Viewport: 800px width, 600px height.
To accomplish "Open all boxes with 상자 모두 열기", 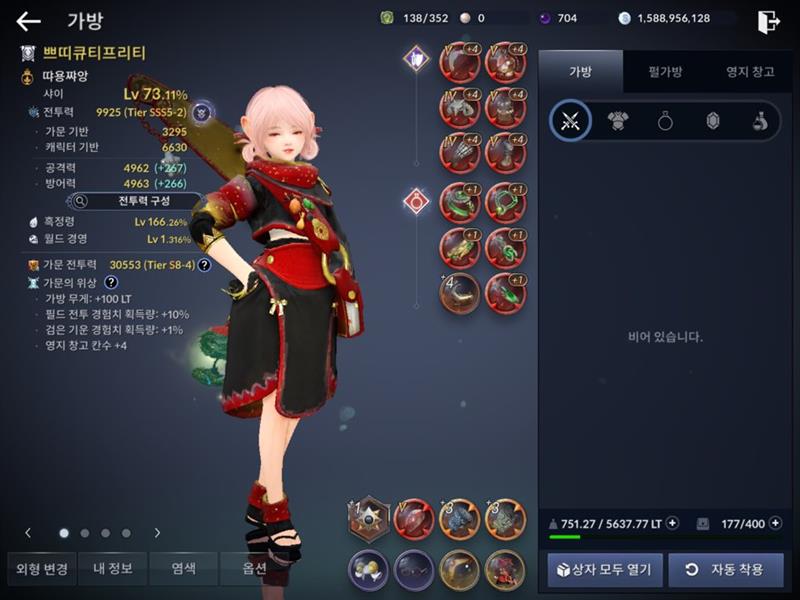I will [x=600, y=570].
